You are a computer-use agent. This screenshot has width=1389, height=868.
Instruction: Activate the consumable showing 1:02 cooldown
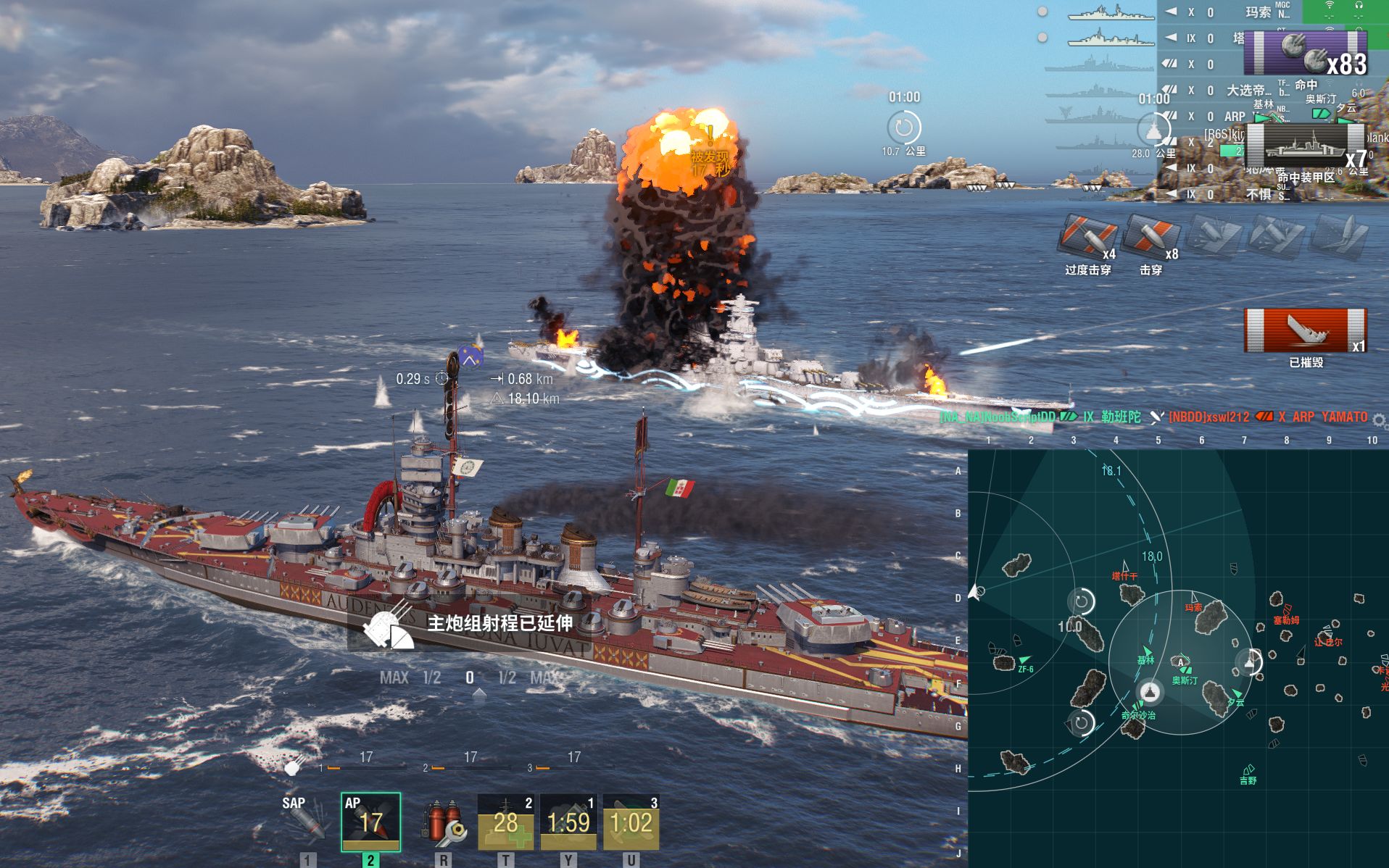pos(631,822)
